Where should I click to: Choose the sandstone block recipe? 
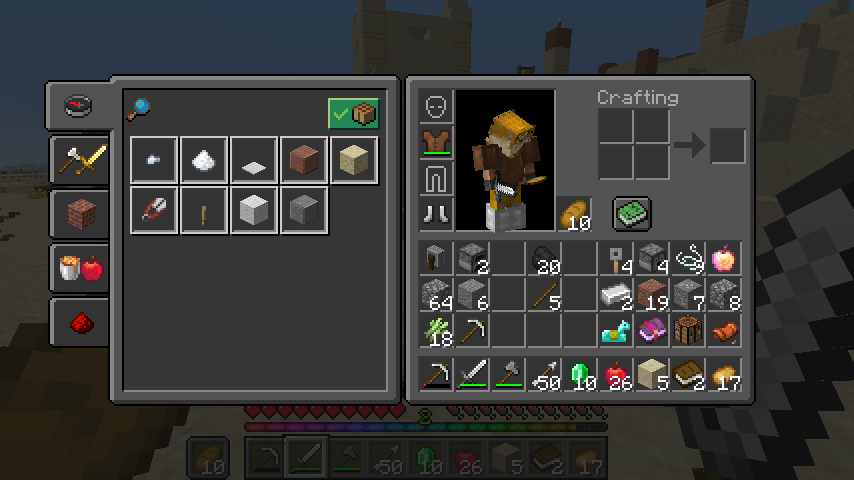point(354,160)
